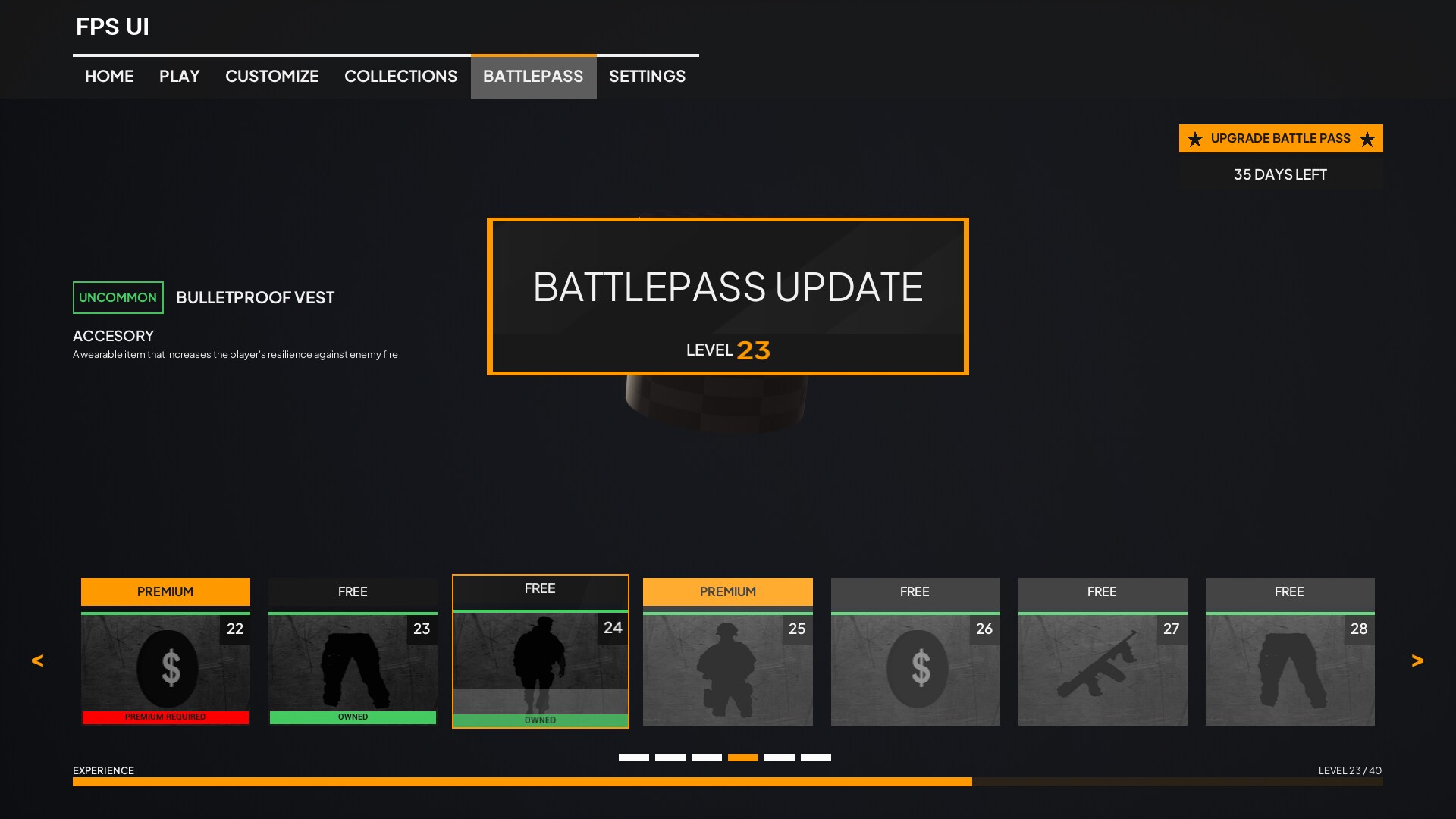Toggle the PREMIUM label on level 25 card

[x=727, y=591]
